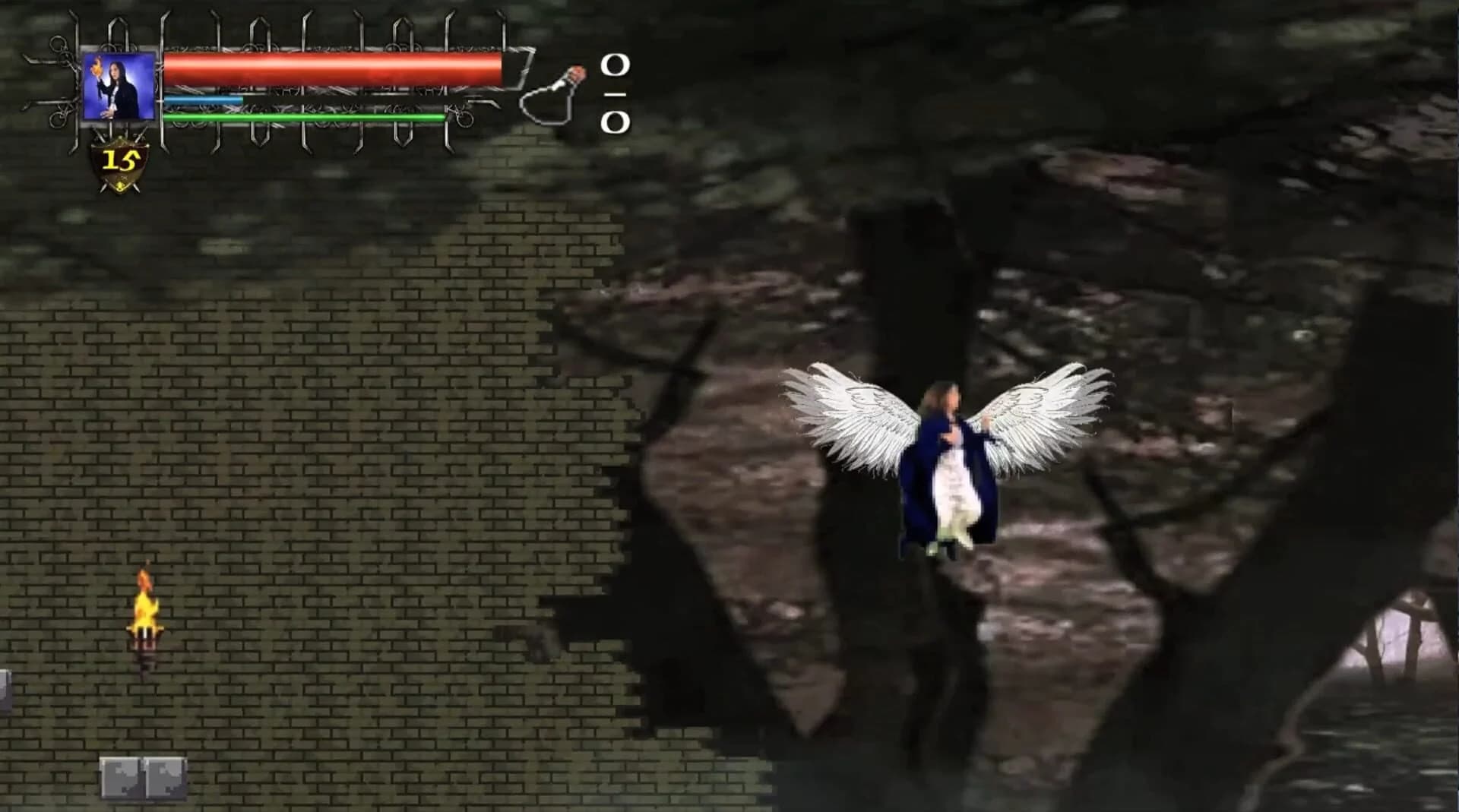Click the fractured stopper atop the flask icon

click(x=578, y=72)
